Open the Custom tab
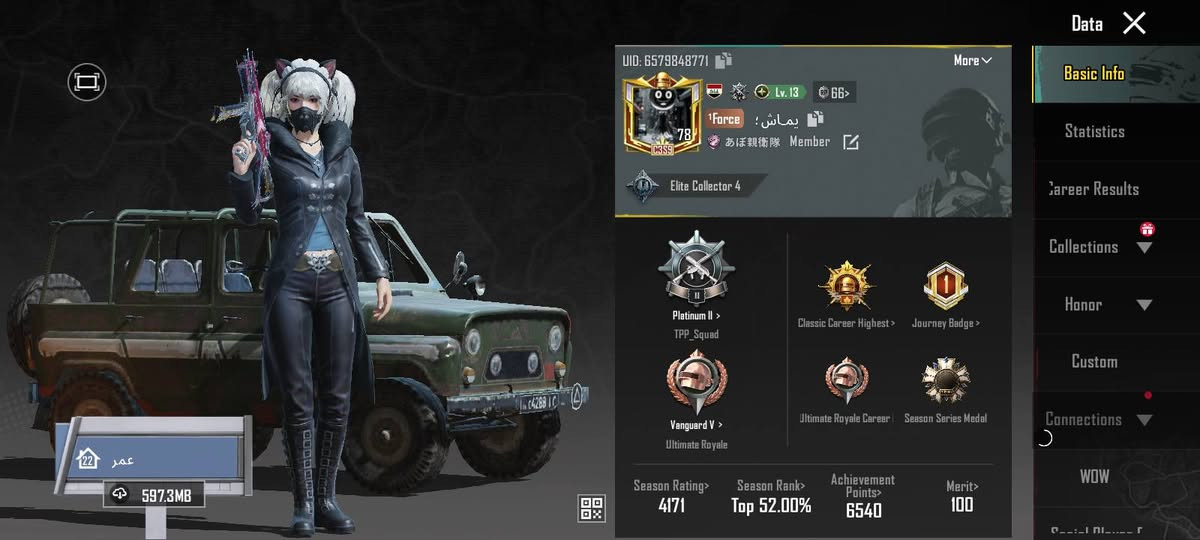This screenshot has width=1200, height=540. coord(1094,362)
